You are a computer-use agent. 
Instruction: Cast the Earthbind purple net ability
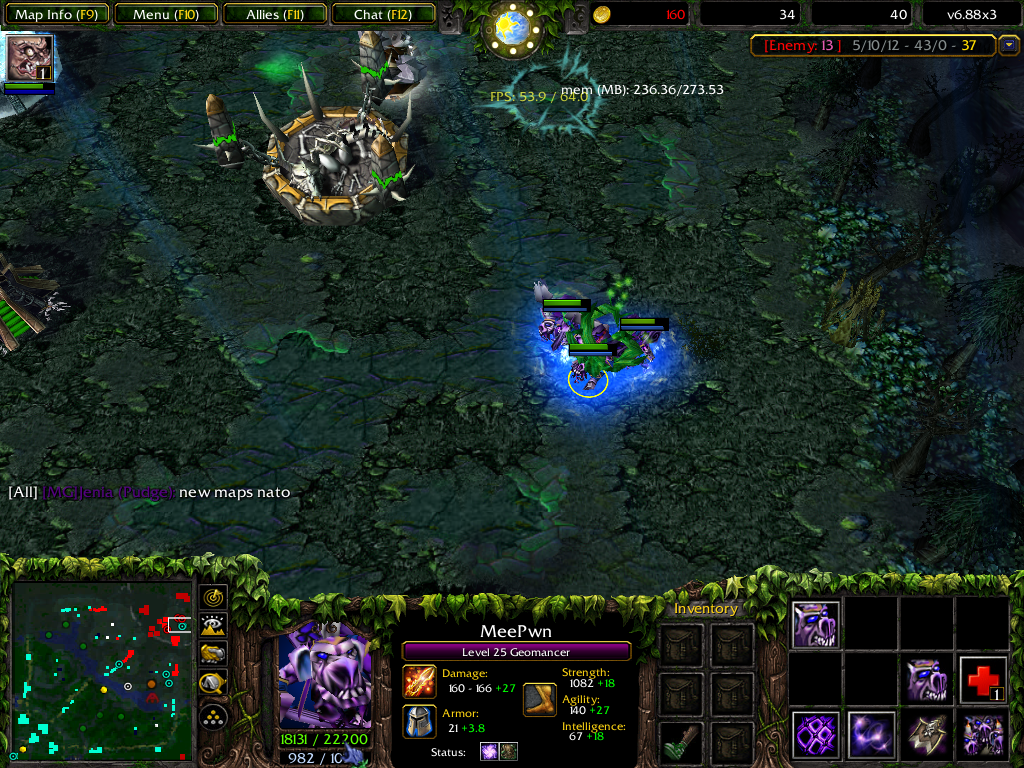[x=816, y=734]
